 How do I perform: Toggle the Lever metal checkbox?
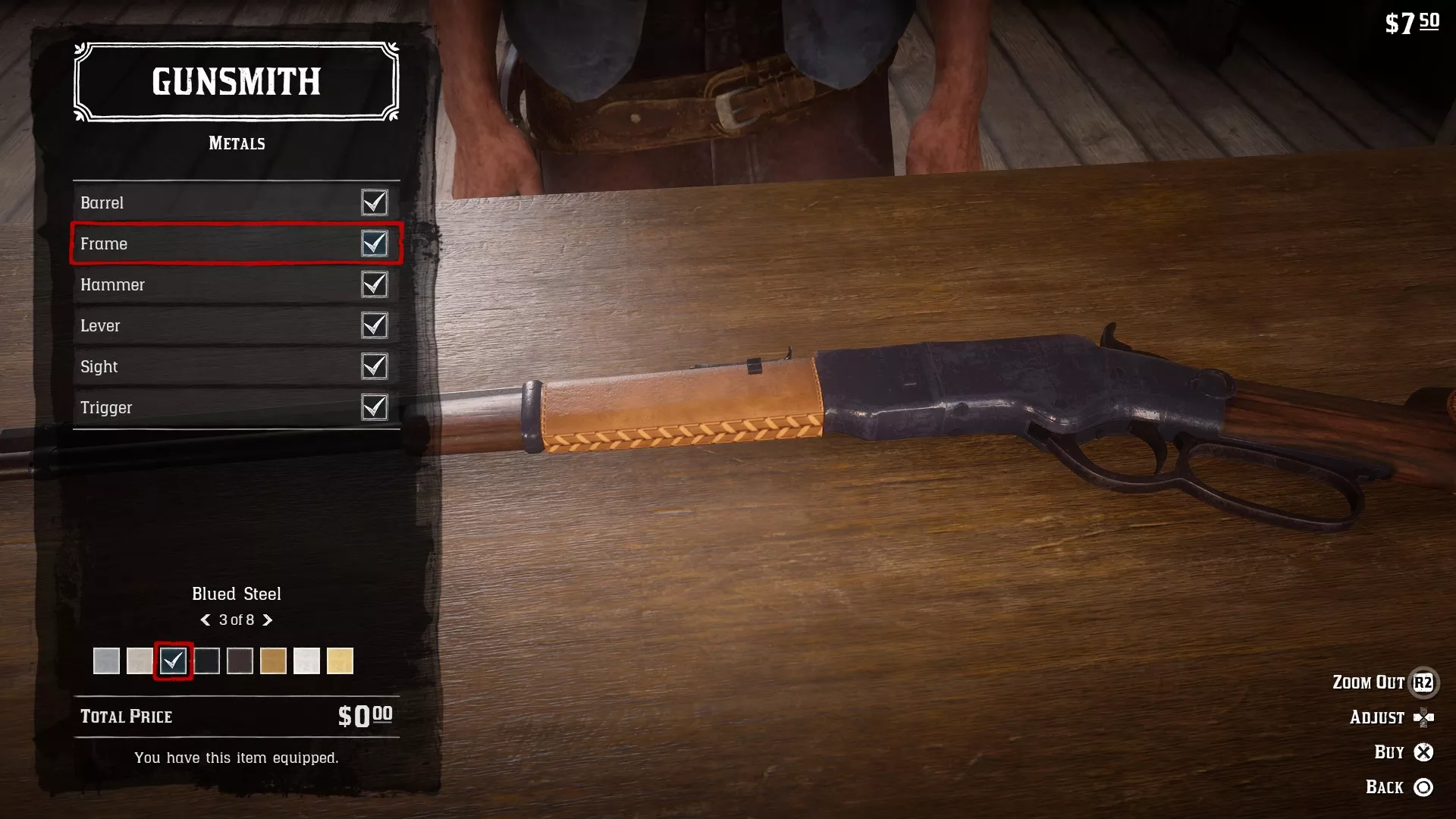375,325
